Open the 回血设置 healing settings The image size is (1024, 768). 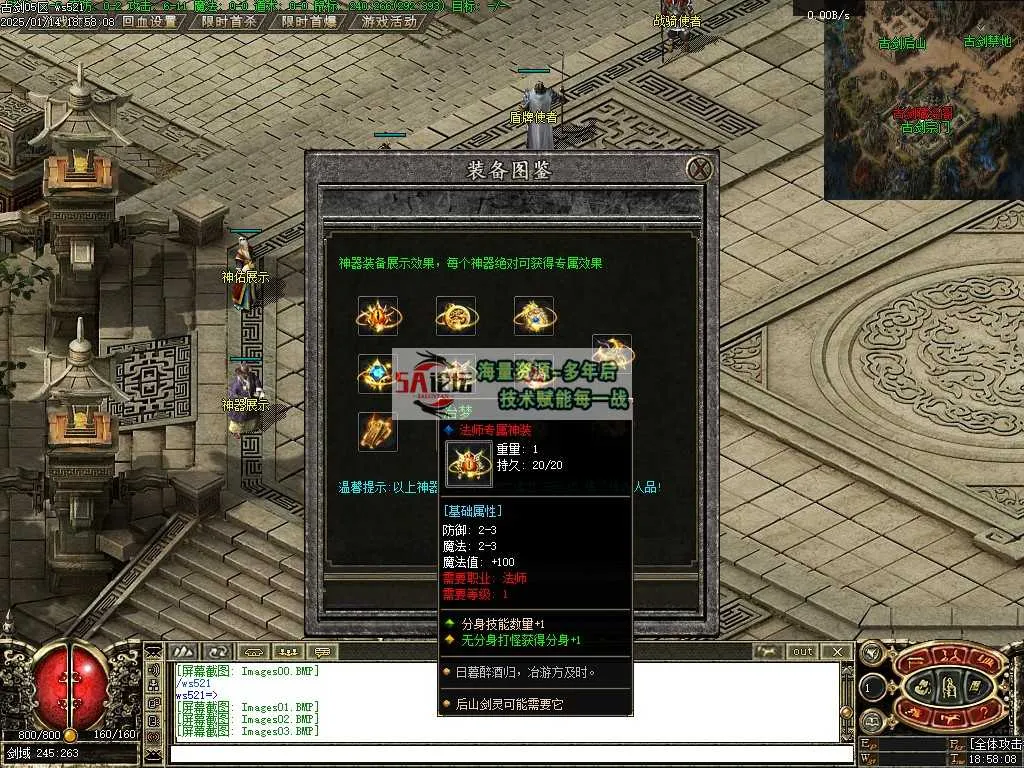(149, 21)
